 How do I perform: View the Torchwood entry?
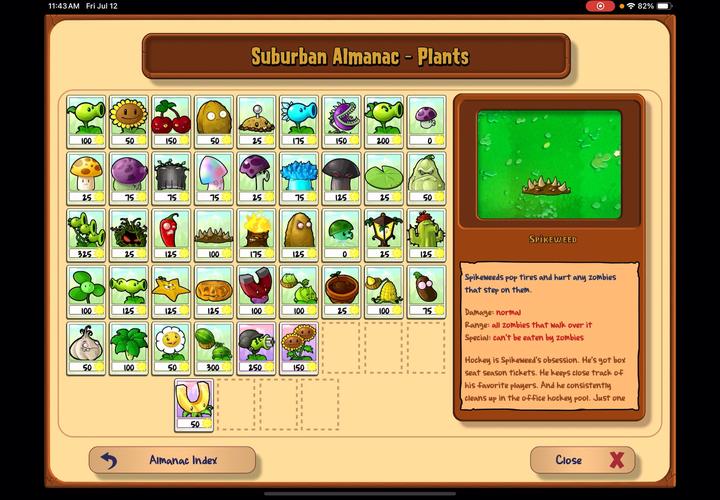pyautogui.click(x=256, y=234)
